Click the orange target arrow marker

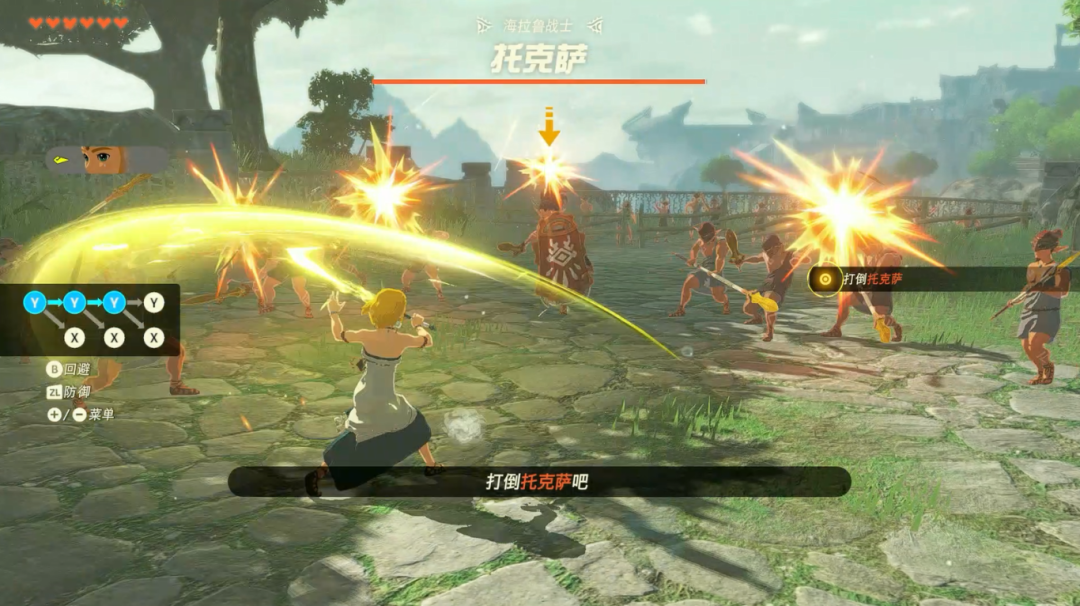pos(549,127)
